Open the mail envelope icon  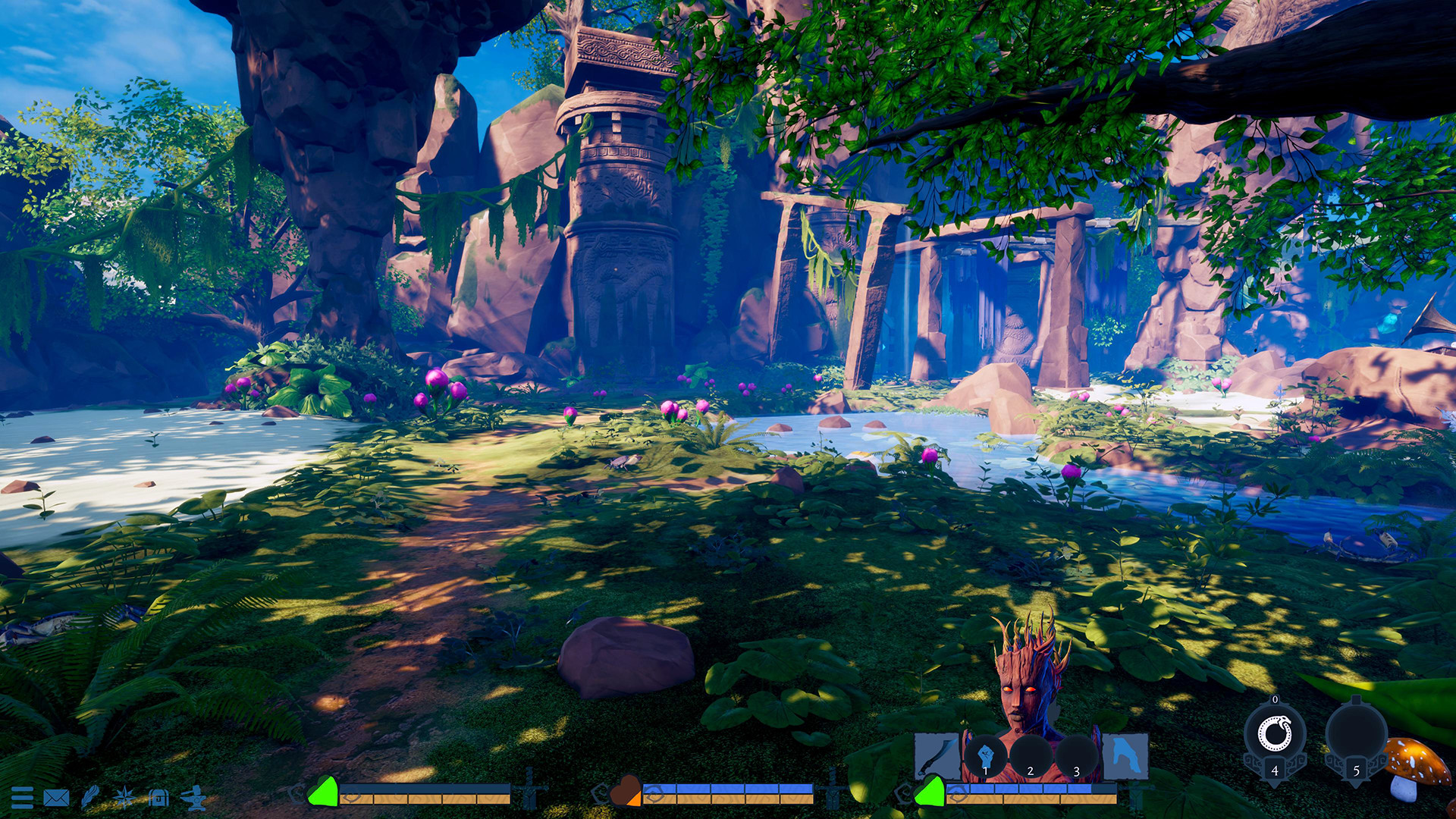point(57,797)
